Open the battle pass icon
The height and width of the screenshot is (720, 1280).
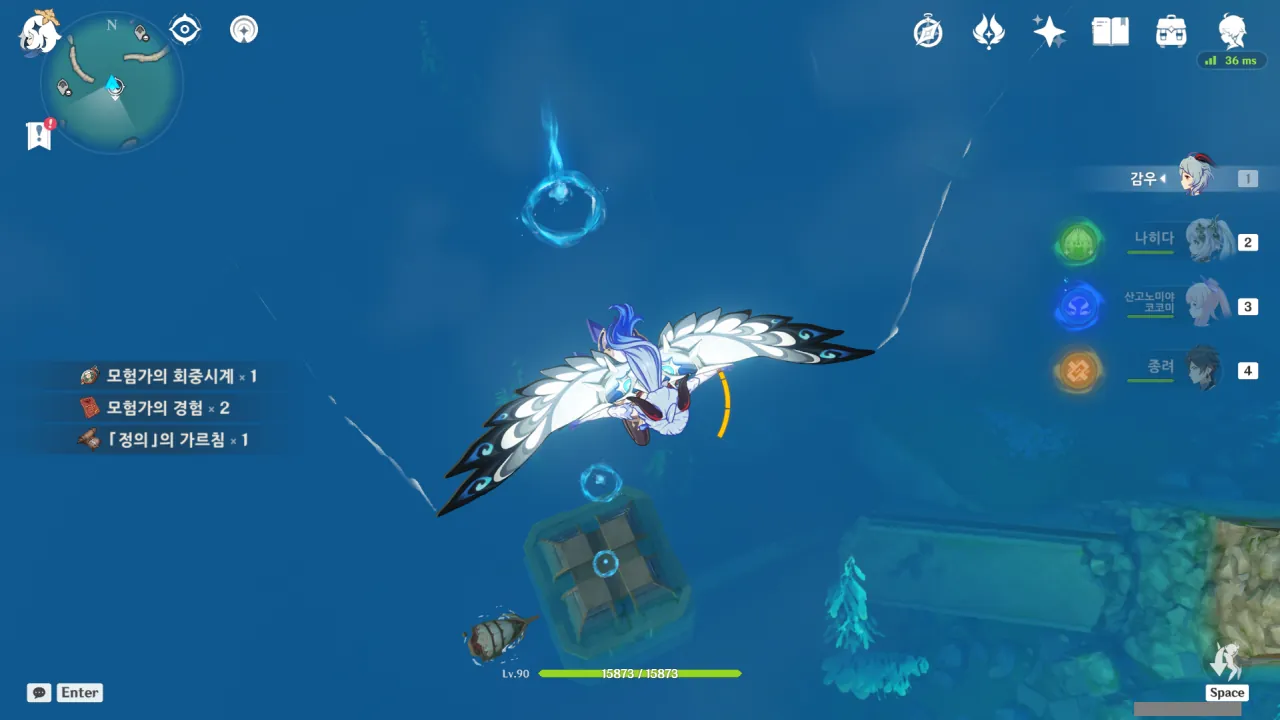988,32
